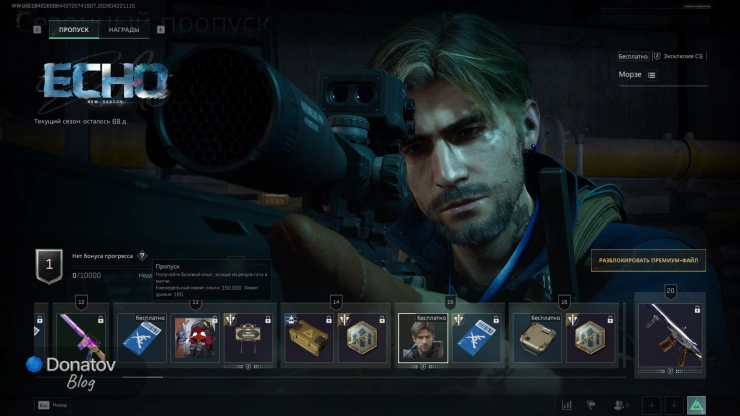Open the bar chart stats icon
740x416 pixels.
(568, 405)
